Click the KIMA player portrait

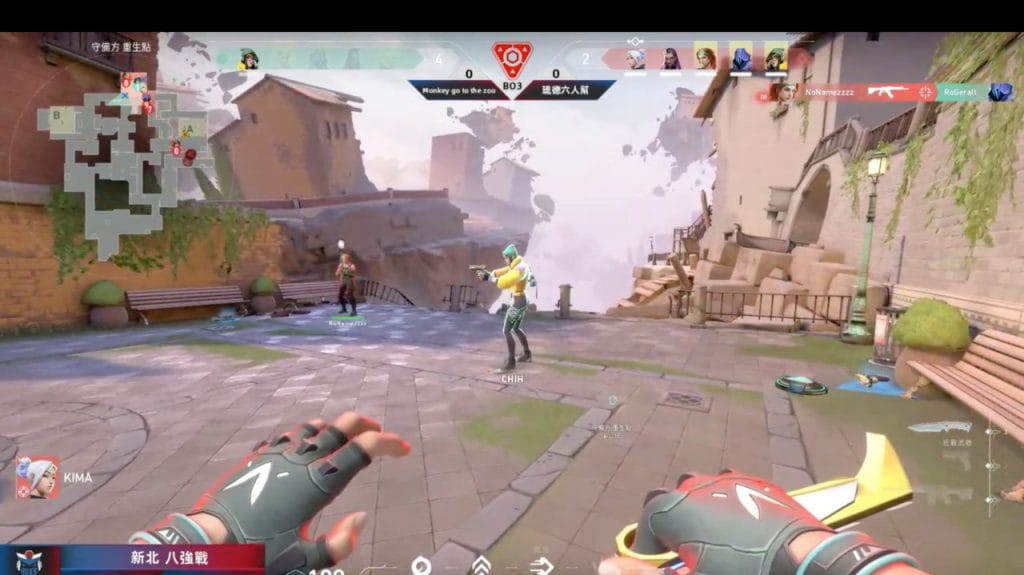coord(38,478)
